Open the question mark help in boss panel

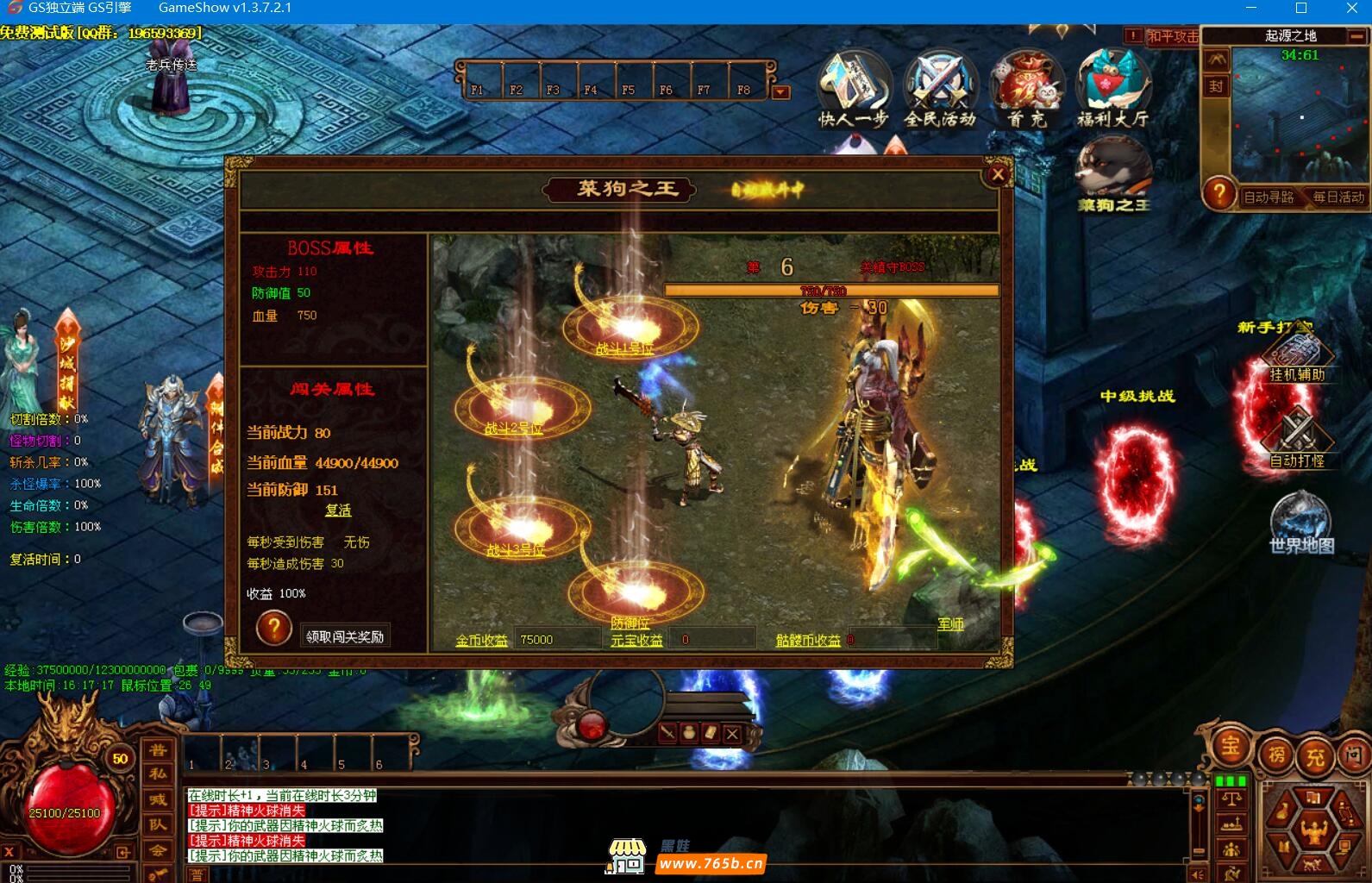[273, 629]
